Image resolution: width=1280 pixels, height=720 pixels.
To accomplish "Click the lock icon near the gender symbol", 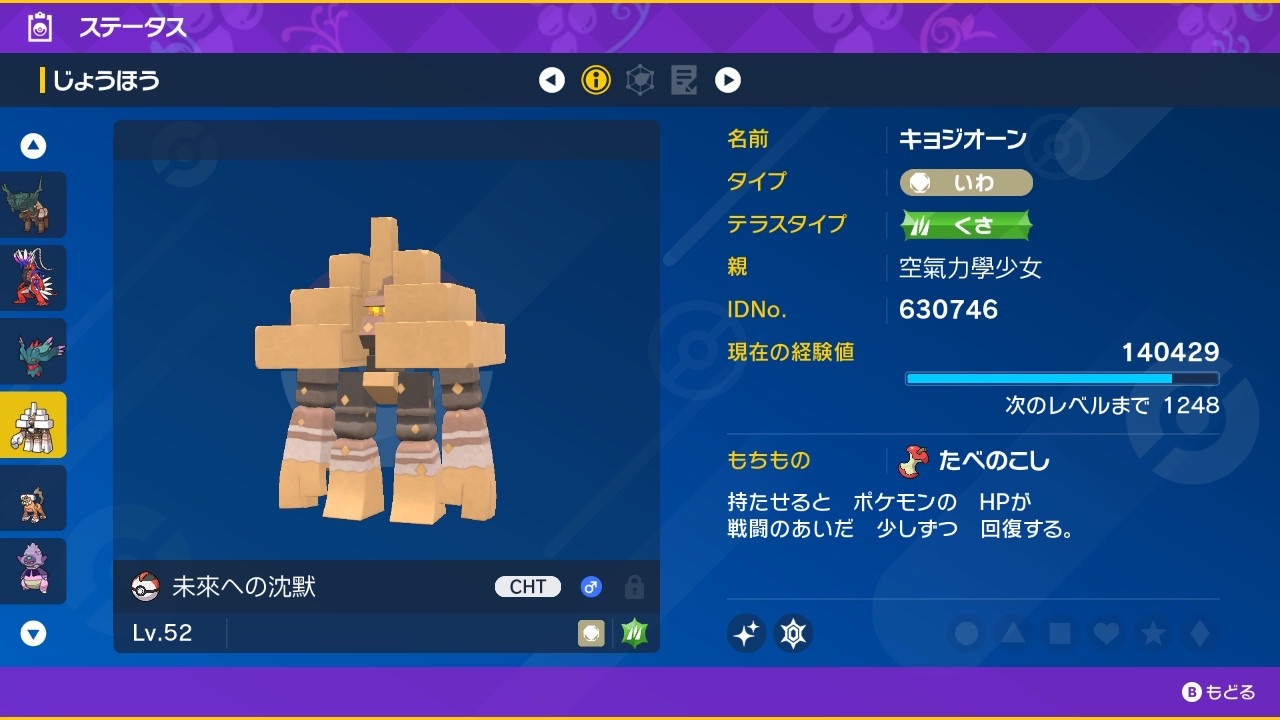I will [x=635, y=587].
